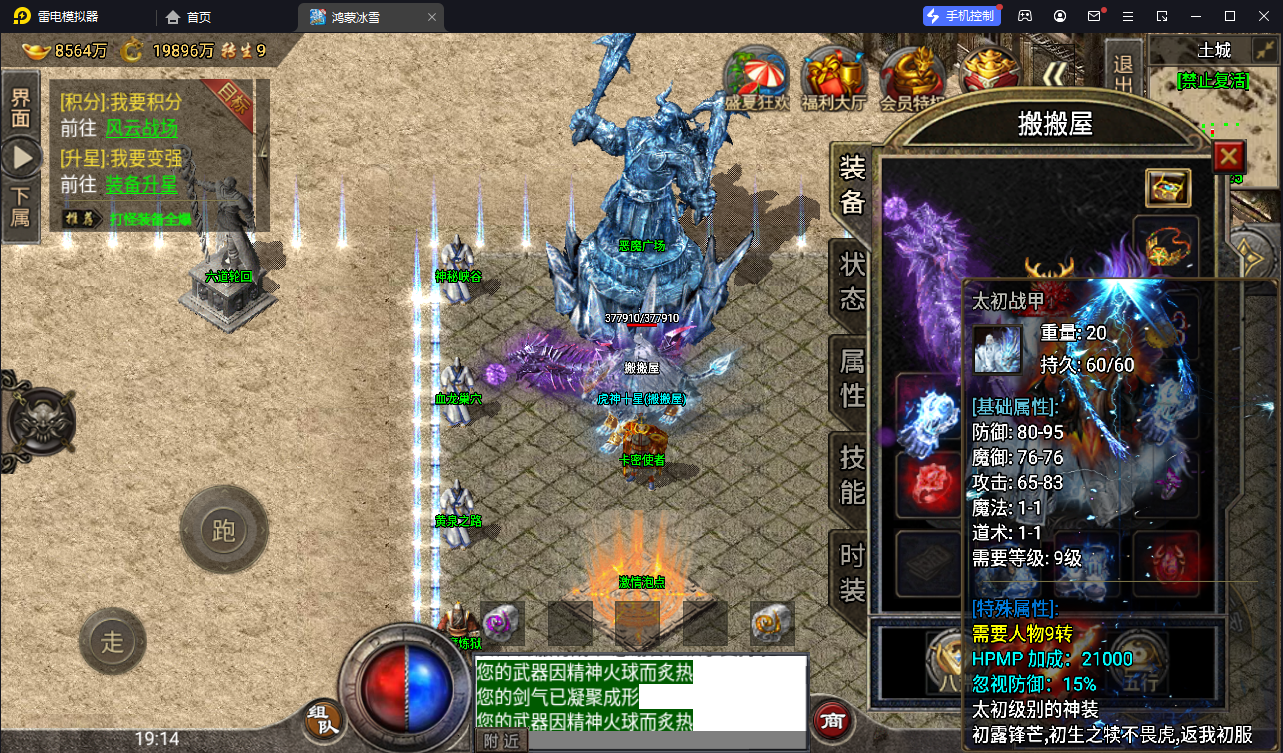Image resolution: width=1283 pixels, height=753 pixels.
Task: Go to the 风云战场 battlefield link
Action: (x=141, y=128)
